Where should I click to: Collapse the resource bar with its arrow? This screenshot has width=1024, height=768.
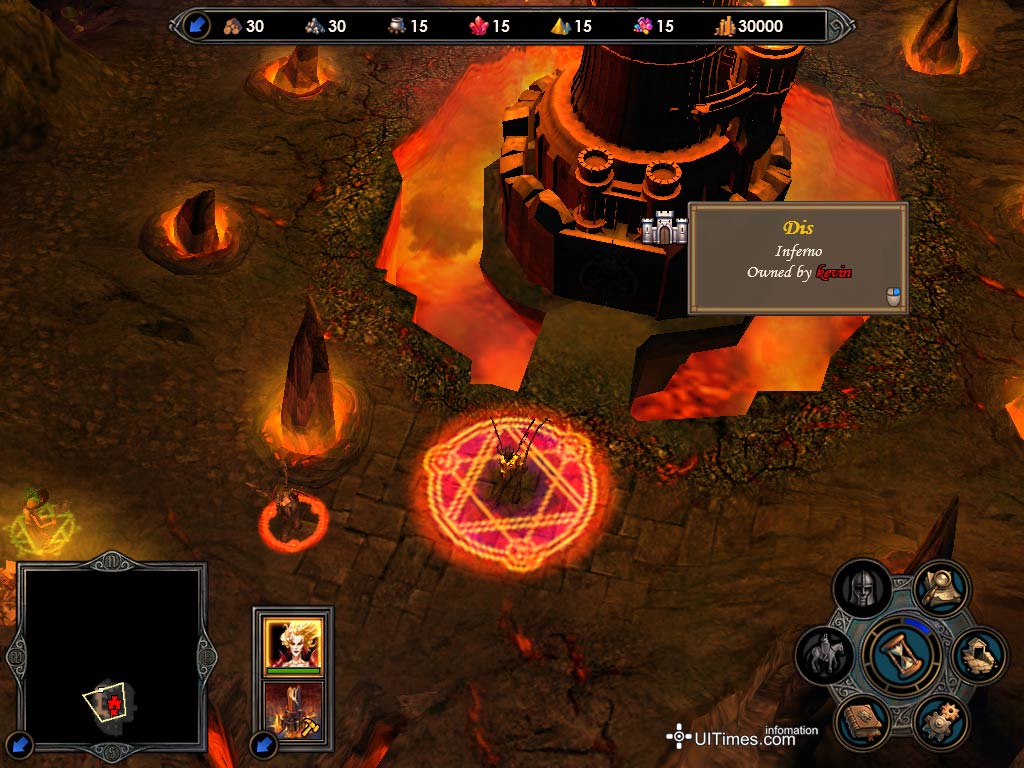pos(197,26)
